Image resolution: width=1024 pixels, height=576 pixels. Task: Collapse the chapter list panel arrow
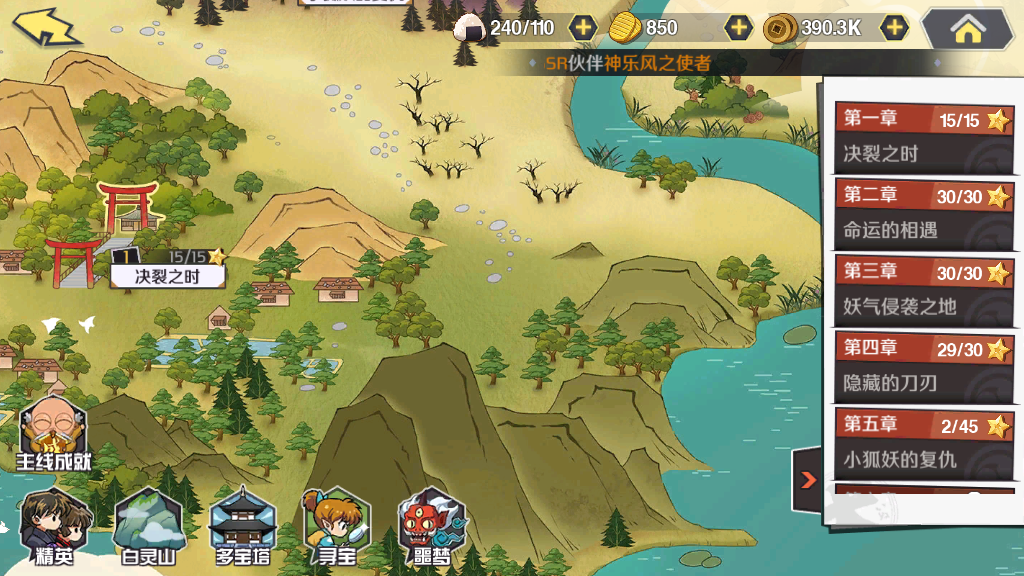coord(808,481)
